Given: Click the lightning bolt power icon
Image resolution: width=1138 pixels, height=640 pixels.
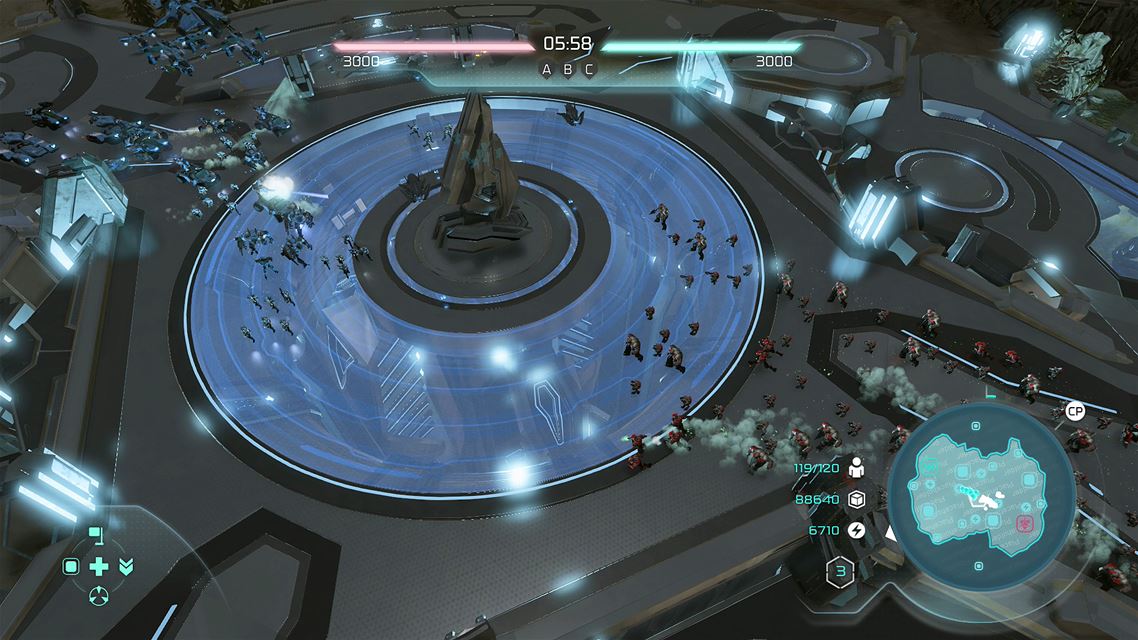Looking at the screenshot, I should point(856,530).
